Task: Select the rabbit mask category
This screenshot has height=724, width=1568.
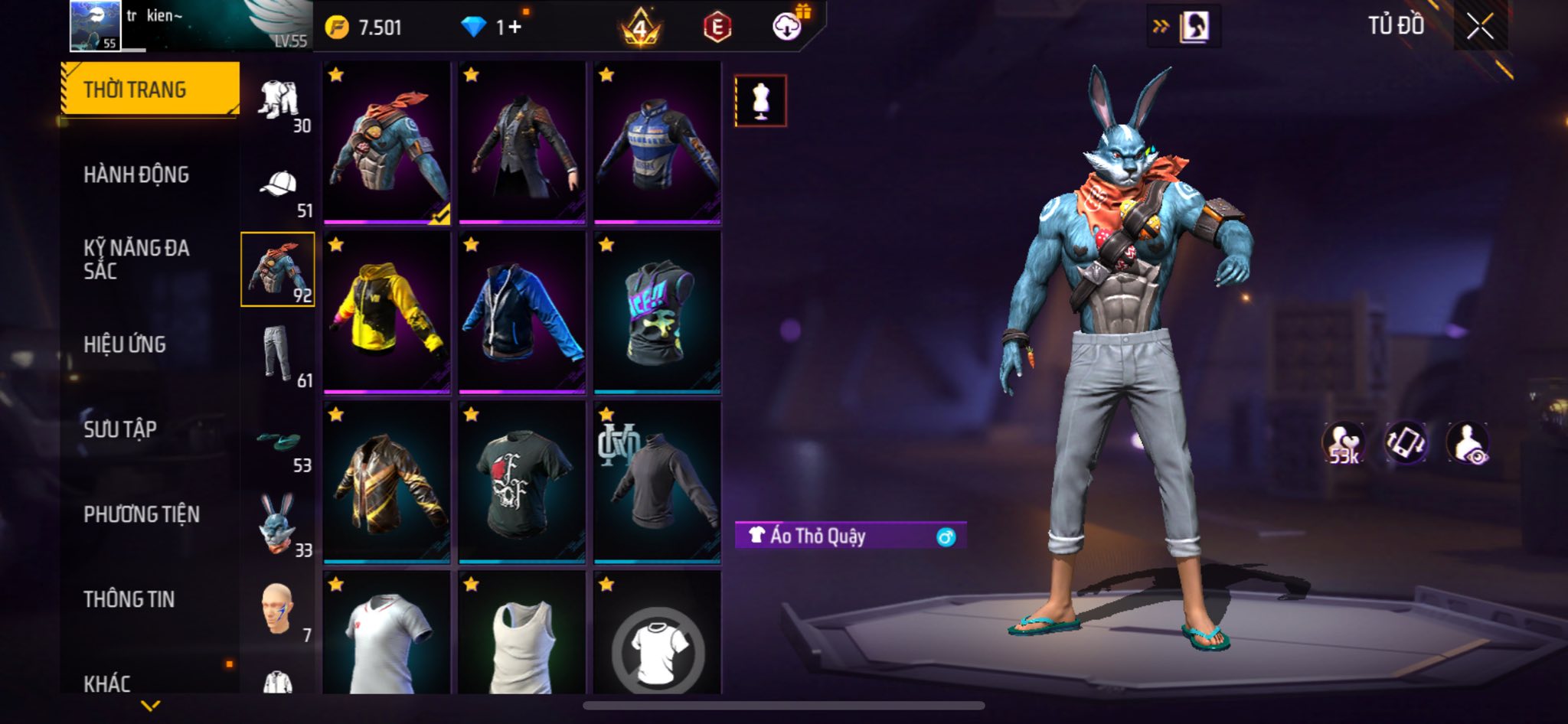Action: 277,523
